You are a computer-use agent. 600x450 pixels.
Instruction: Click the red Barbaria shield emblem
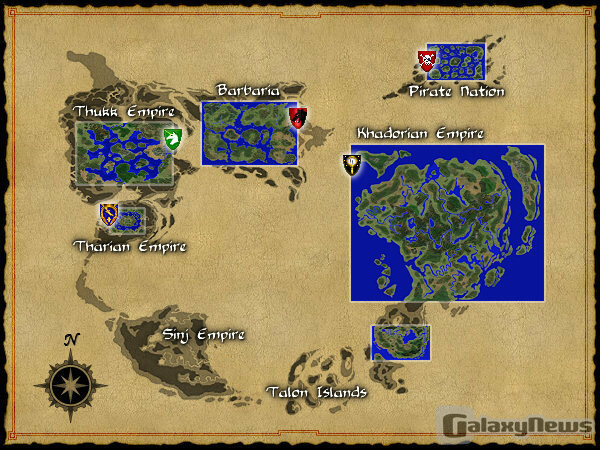coord(297,118)
